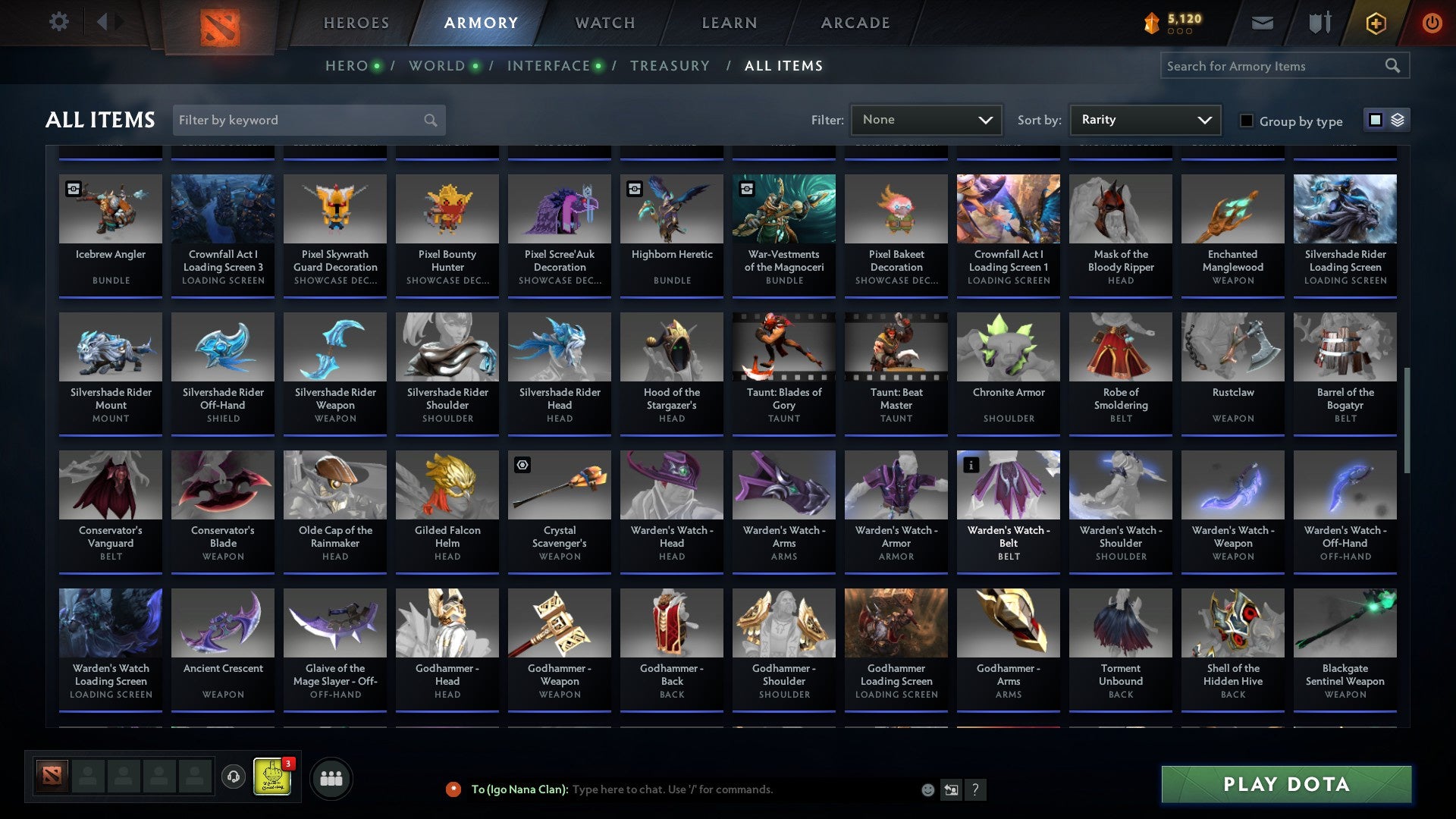Open the emoticon picker in chat
The width and height of the screenshot is (1456, 819).
tap(928, 789)
